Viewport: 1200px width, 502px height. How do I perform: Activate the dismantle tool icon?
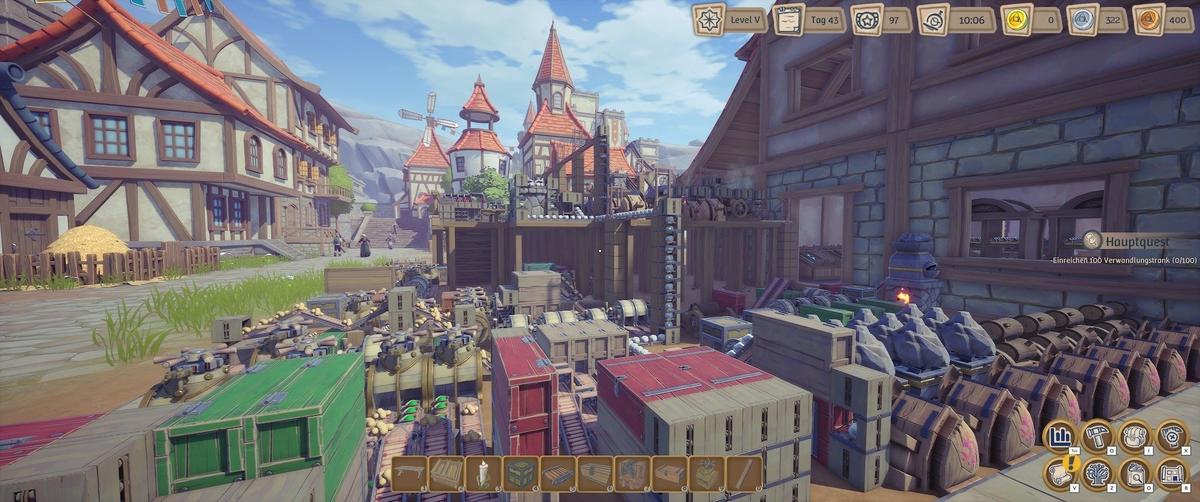1171,436
